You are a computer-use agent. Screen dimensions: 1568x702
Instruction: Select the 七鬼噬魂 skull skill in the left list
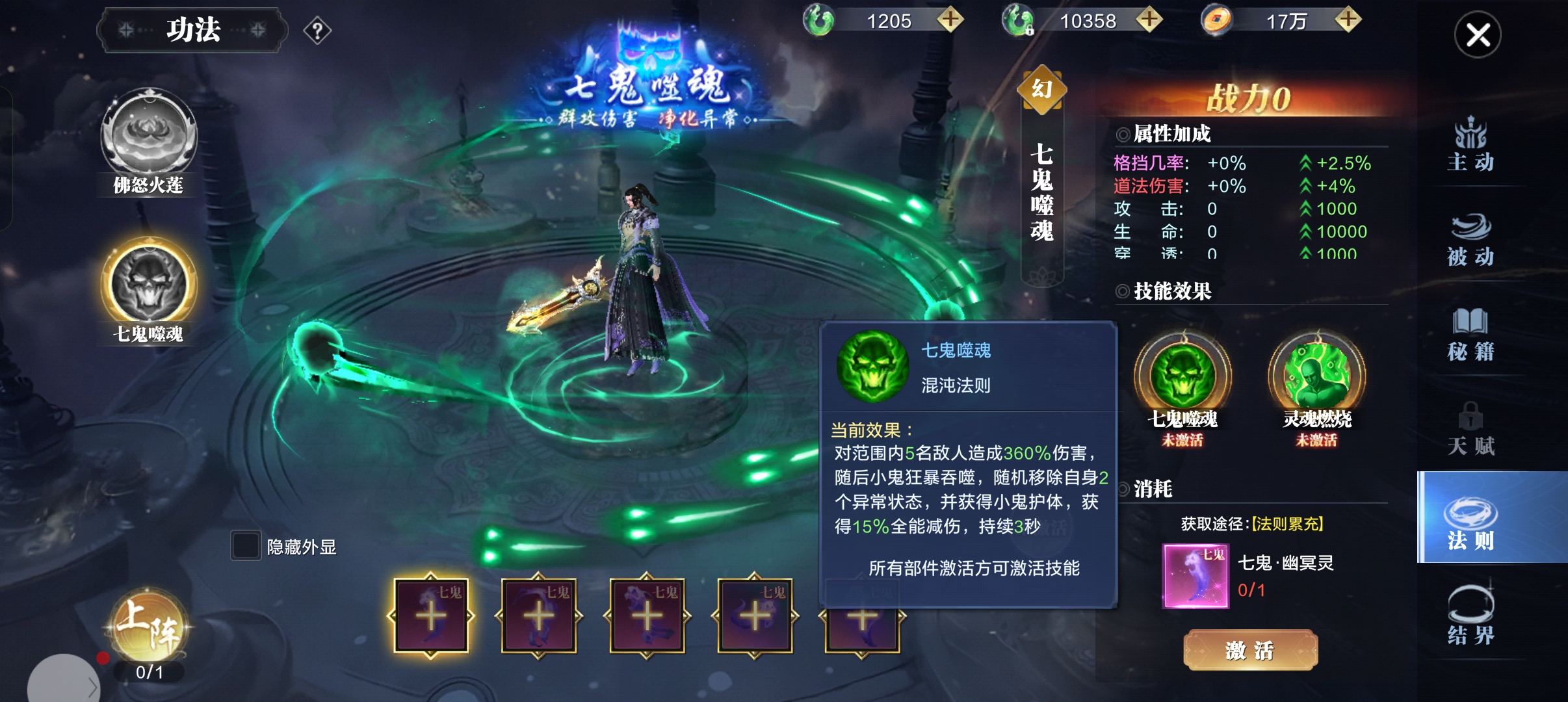(149, 285)
